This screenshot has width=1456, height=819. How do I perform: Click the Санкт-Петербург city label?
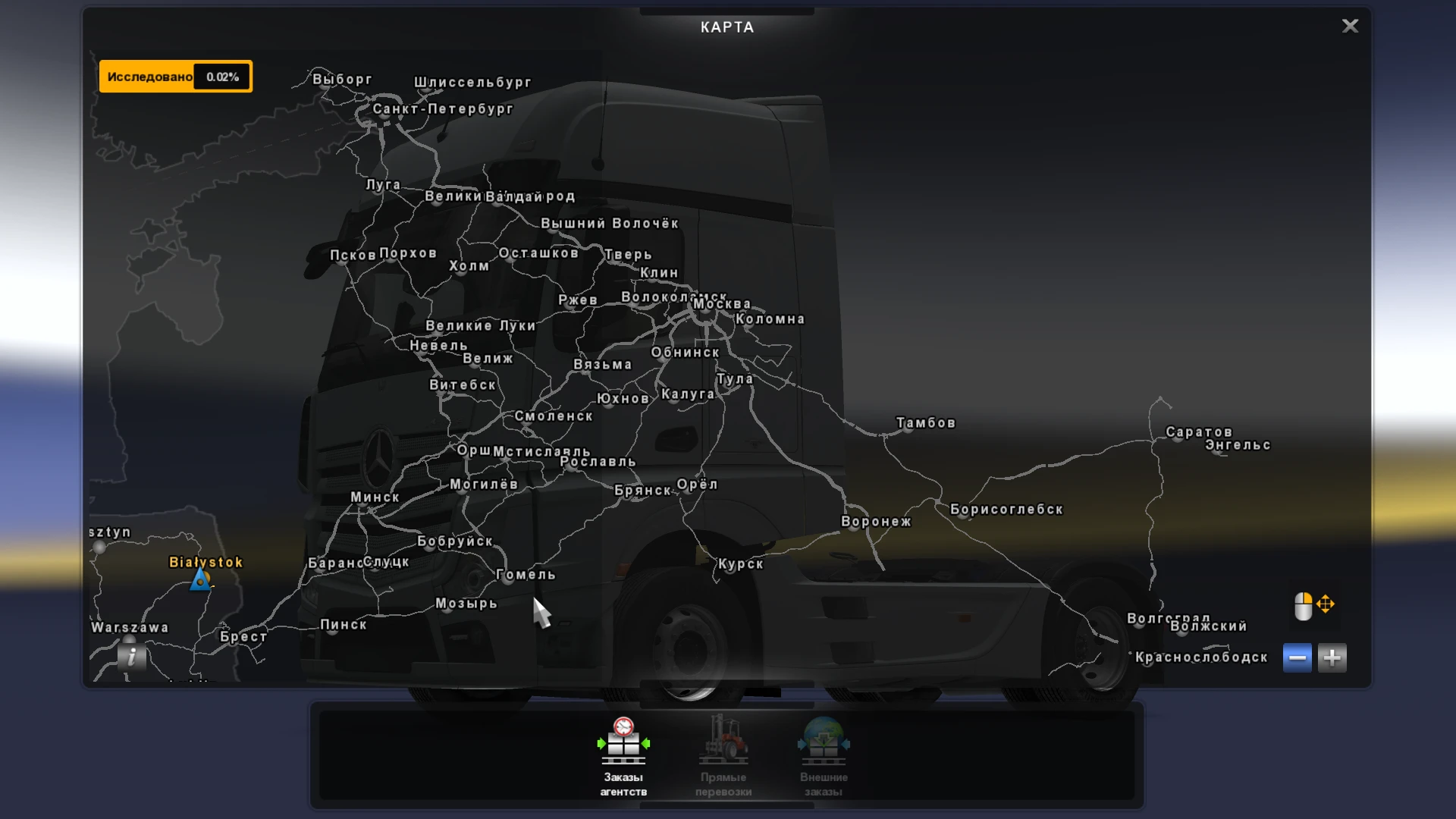tap(442, 109)
